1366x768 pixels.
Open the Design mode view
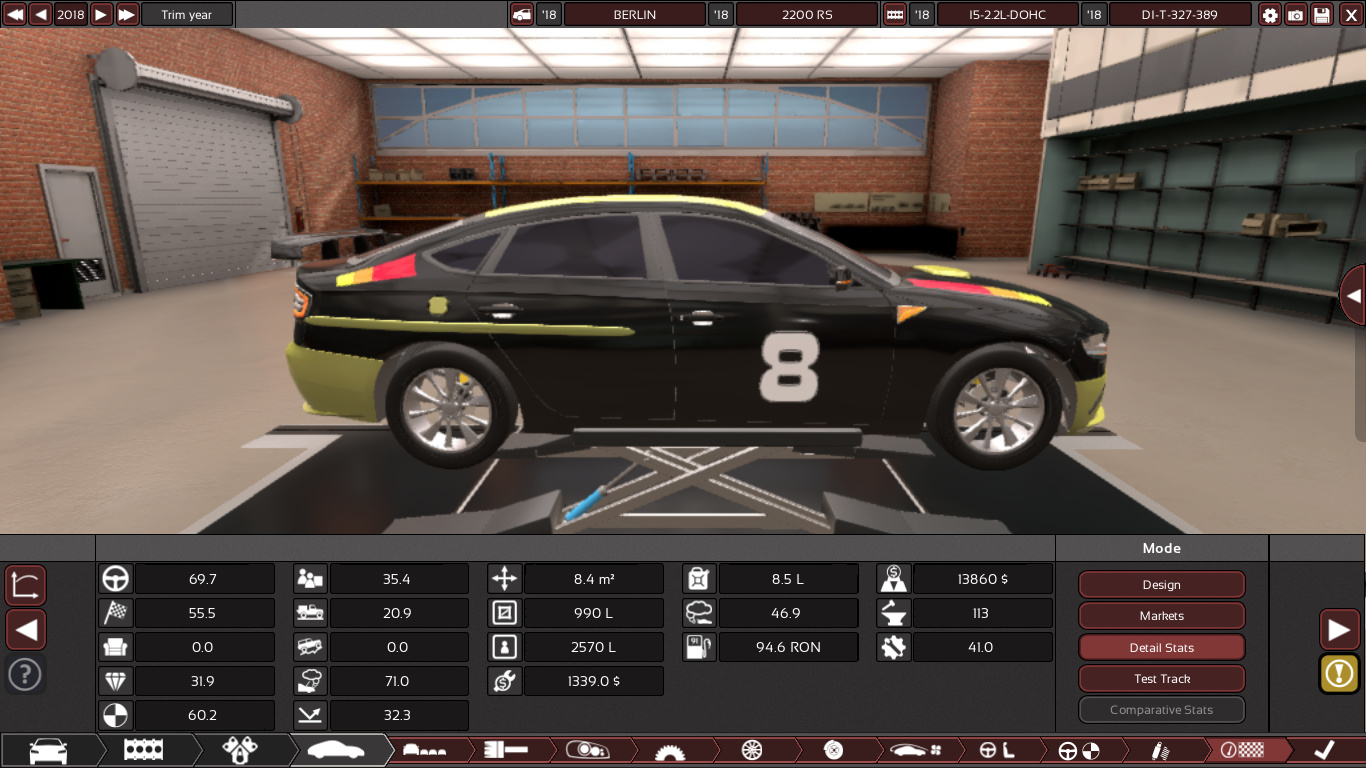[1161, 585]
